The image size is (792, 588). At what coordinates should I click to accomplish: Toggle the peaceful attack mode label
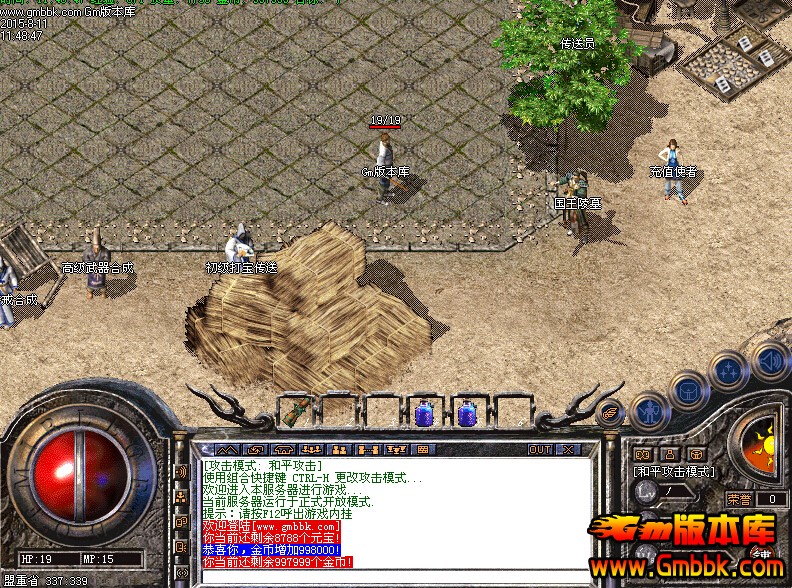pos(673,471)
